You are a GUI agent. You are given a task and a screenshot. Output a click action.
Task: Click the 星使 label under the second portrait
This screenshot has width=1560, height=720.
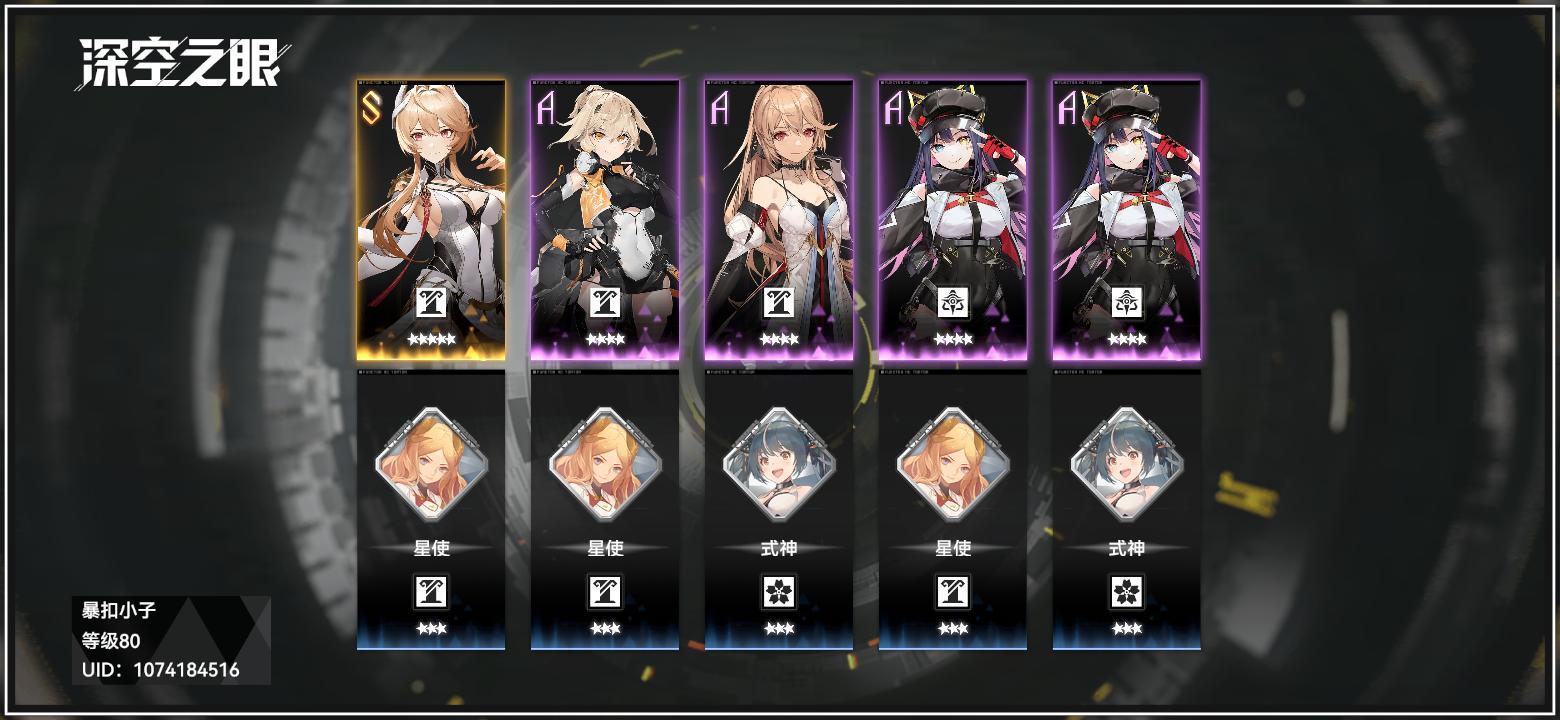pos(607,548)
